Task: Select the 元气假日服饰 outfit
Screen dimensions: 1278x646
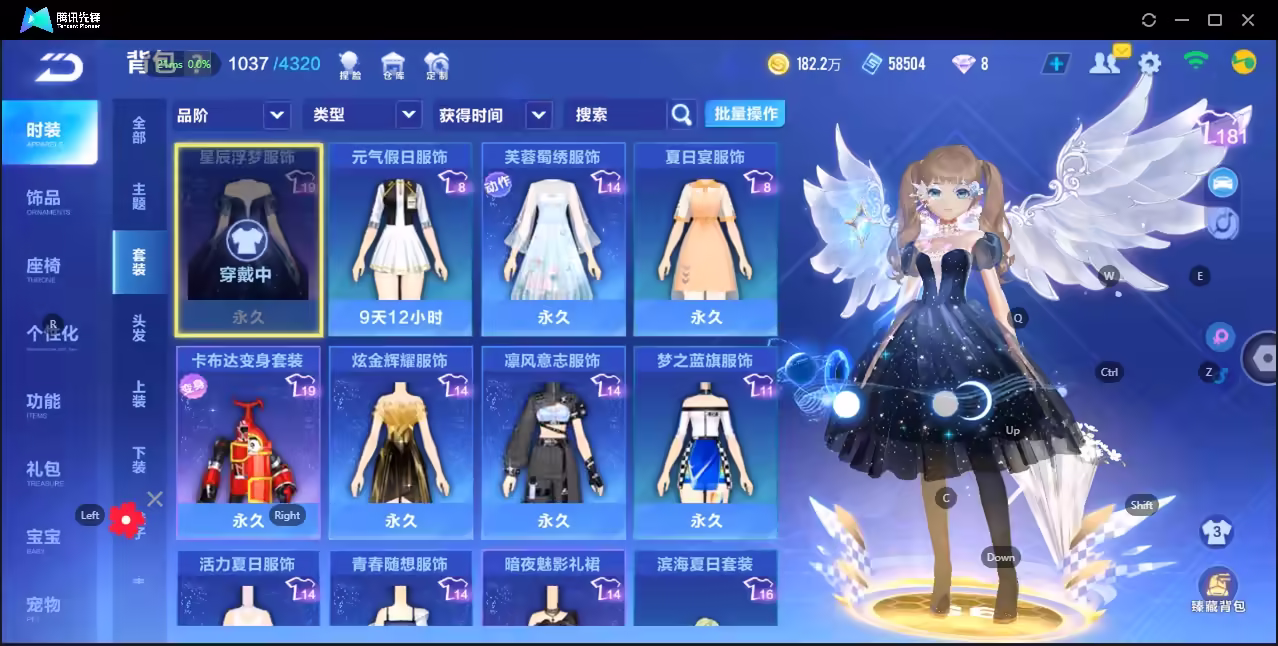Action: 400,240
